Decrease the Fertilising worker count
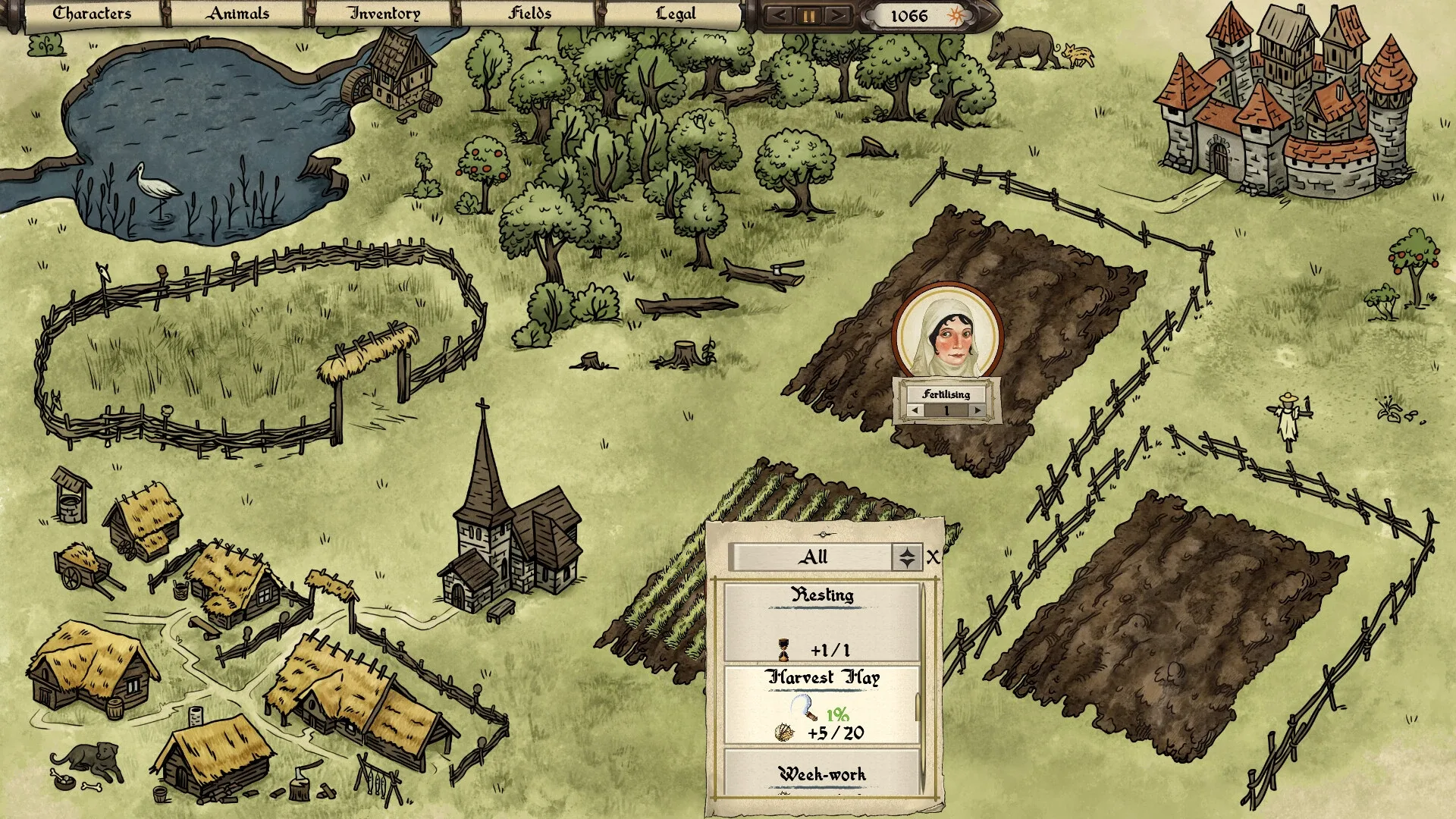The height and width of the screenshot is (819, 1456). pyautogui.click(x=915, y=410)
